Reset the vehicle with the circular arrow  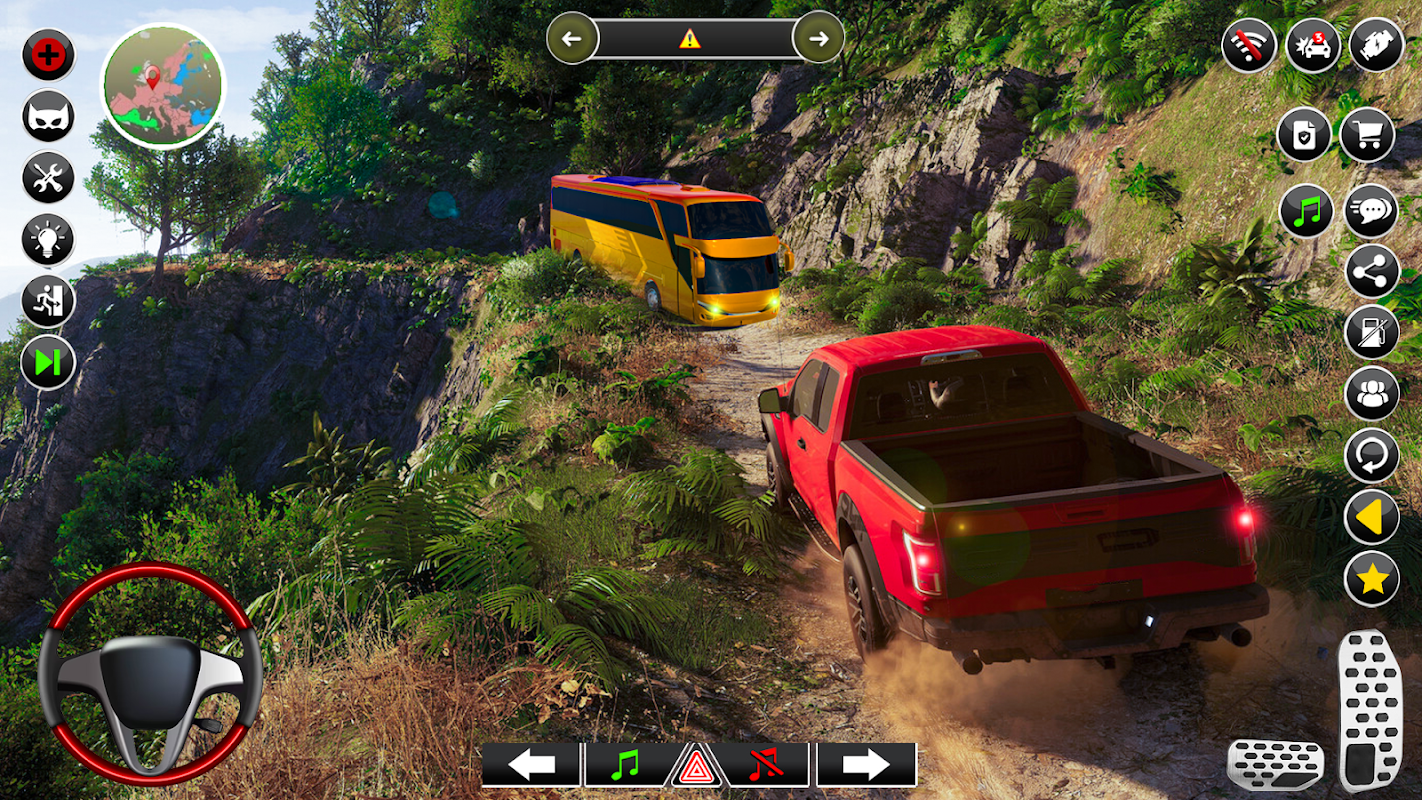click(x=1371, y=455)
